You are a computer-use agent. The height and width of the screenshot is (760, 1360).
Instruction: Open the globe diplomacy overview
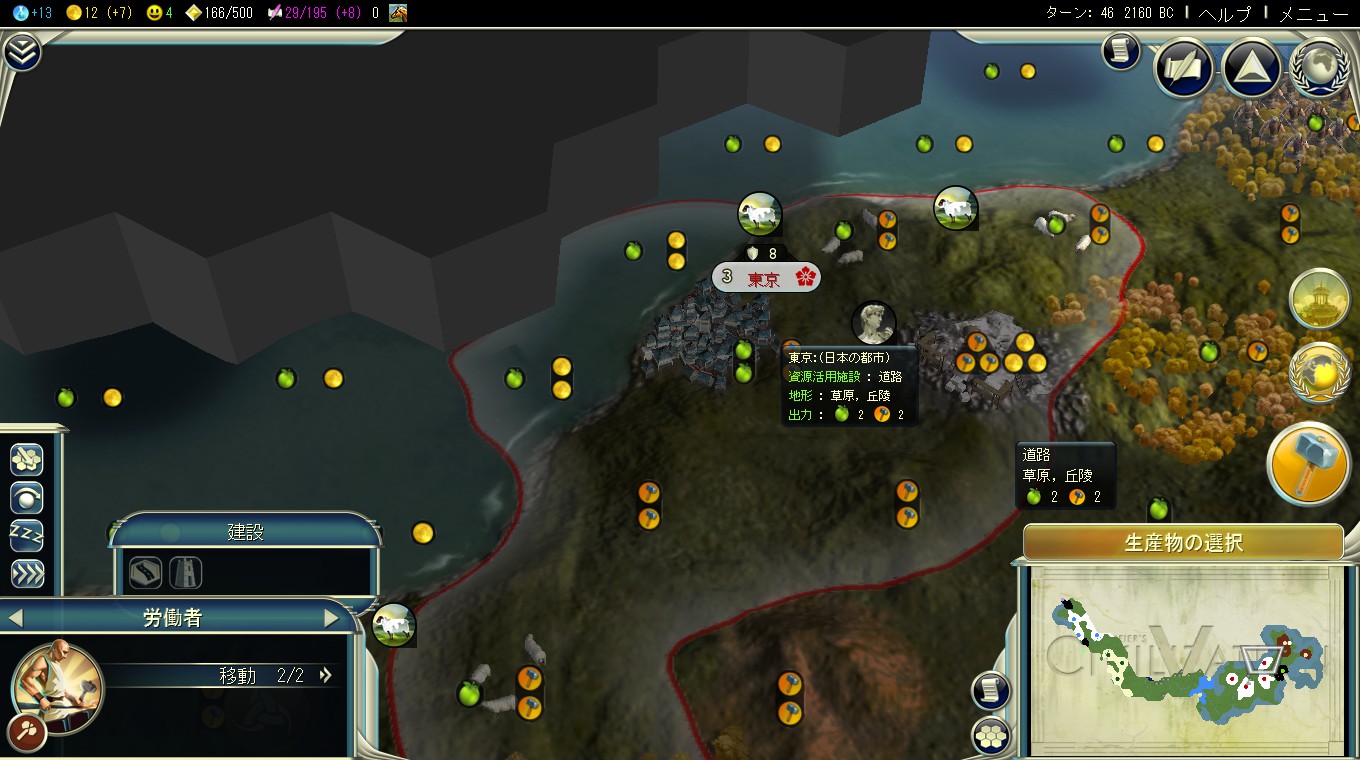click(1320, 68)
